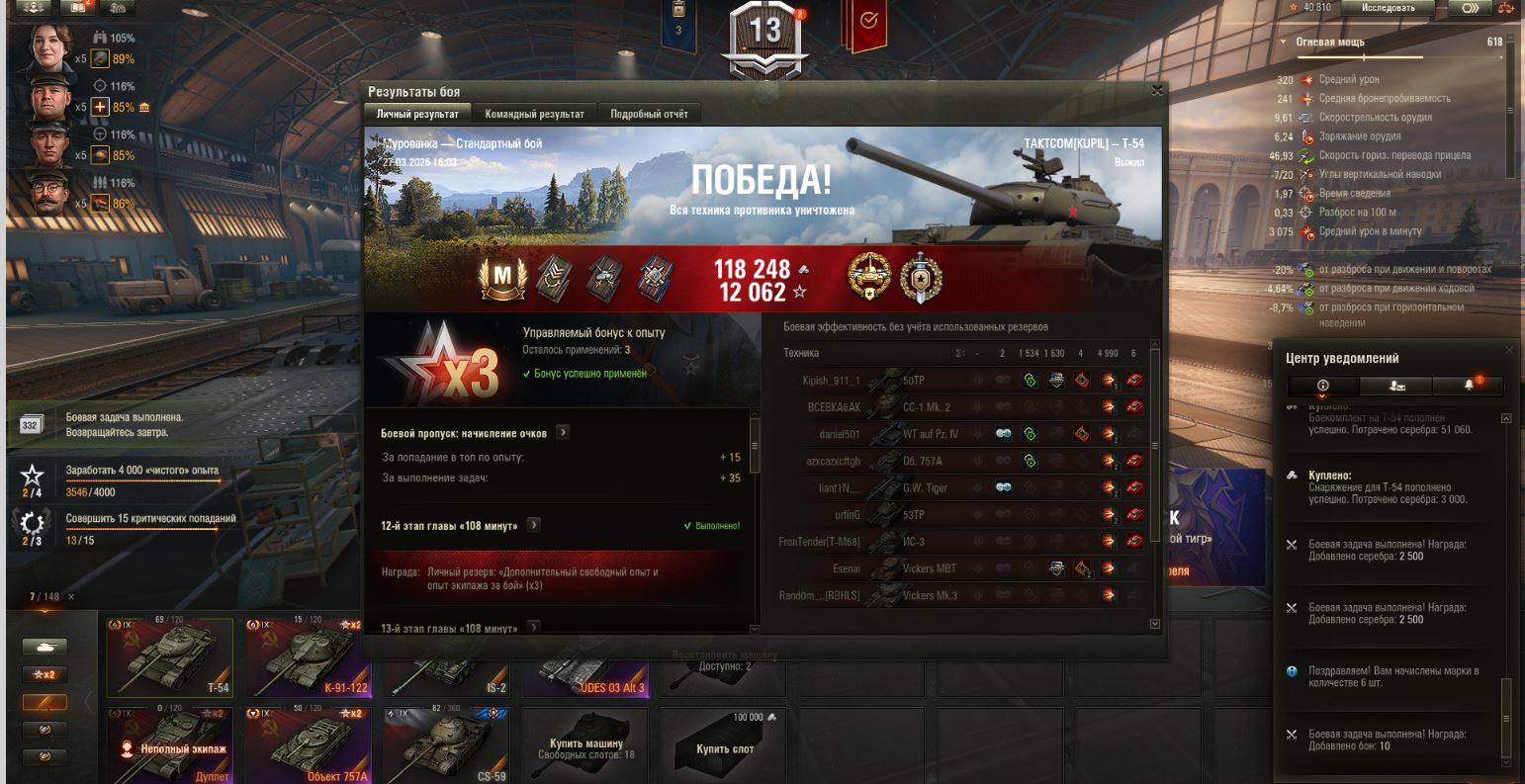Screen dimensions: 1525x784
Task: Buy a new slot via Купить слот
Action: (725, 748)
